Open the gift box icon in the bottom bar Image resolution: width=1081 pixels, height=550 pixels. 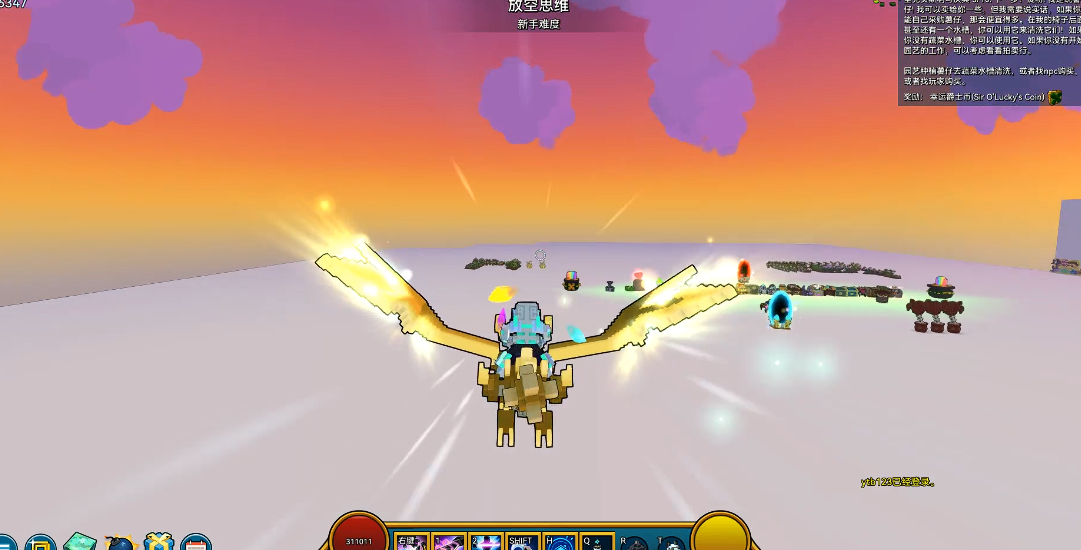(158, 543)
